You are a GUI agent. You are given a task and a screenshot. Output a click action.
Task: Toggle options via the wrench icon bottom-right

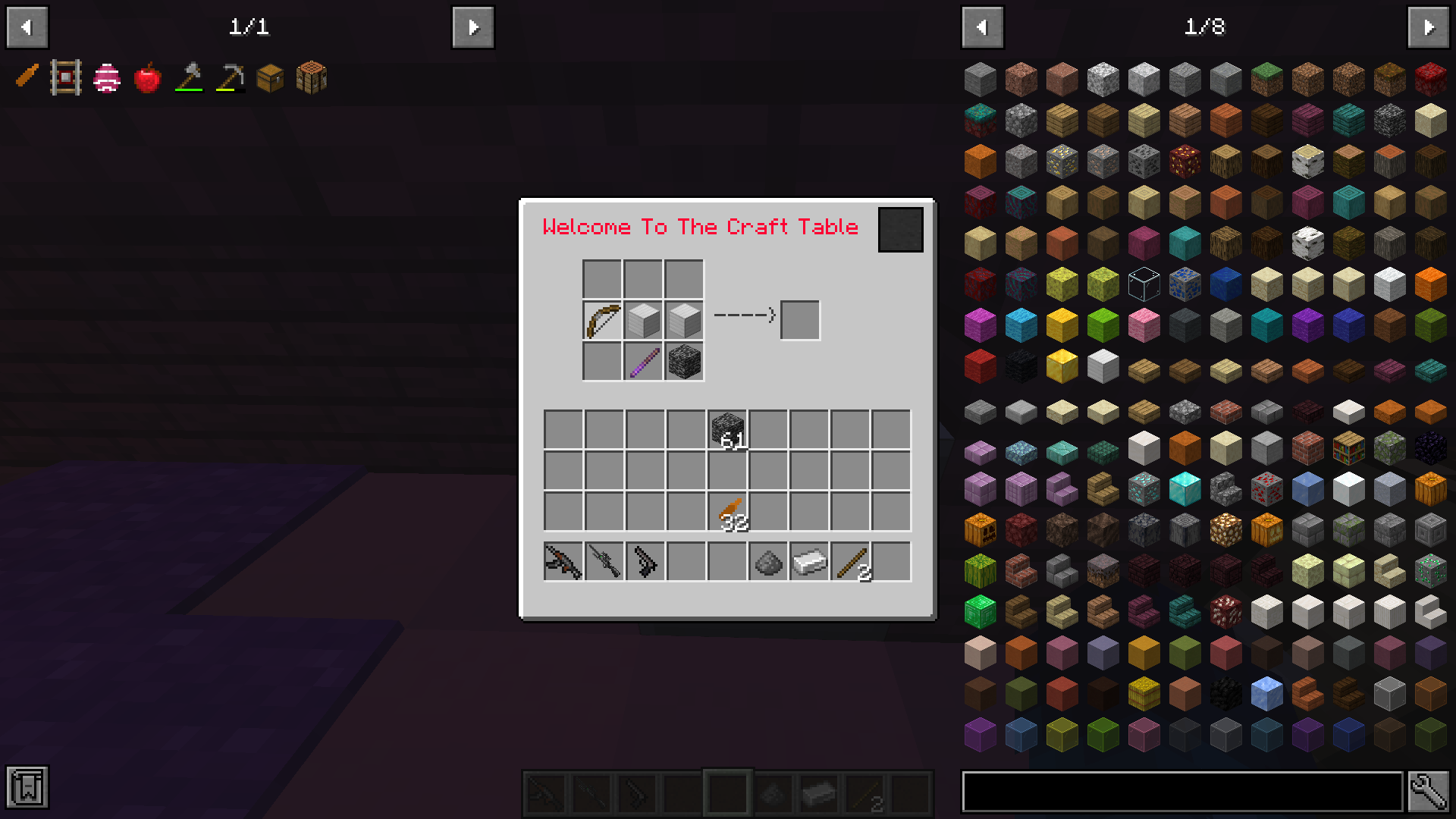[x=1429, y=789]
